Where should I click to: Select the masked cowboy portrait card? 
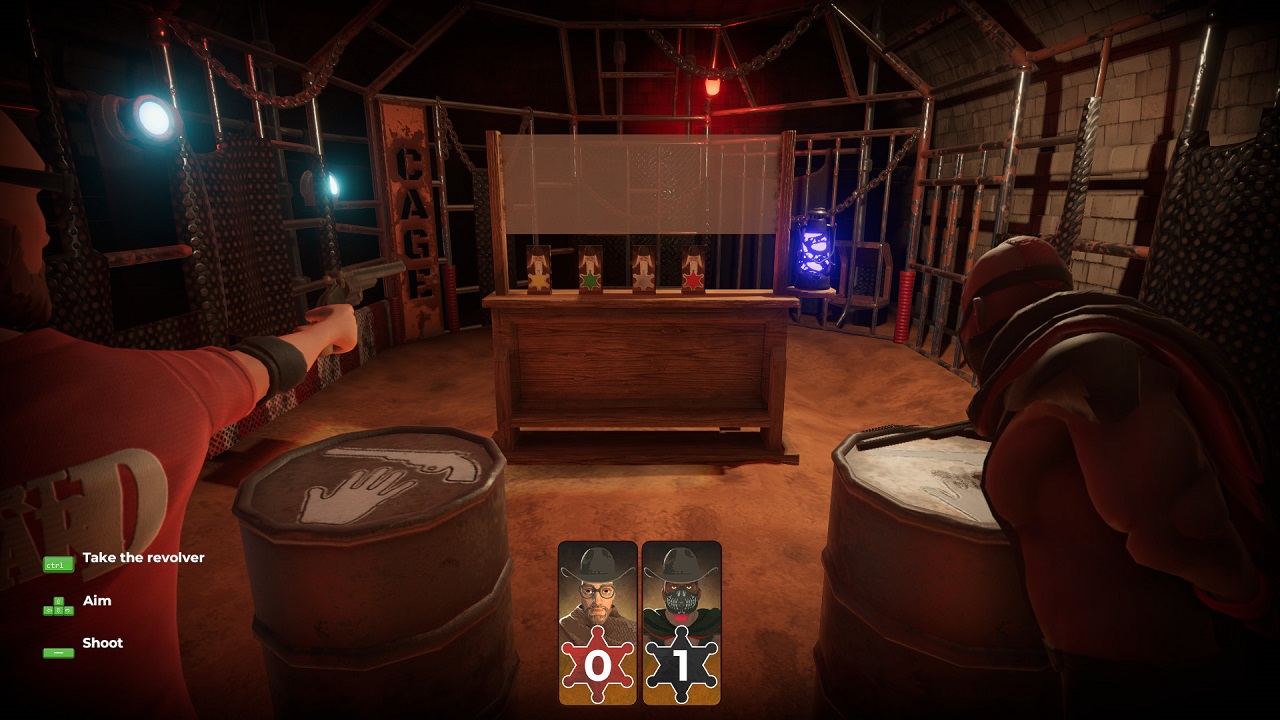click(x=681, y=622)
